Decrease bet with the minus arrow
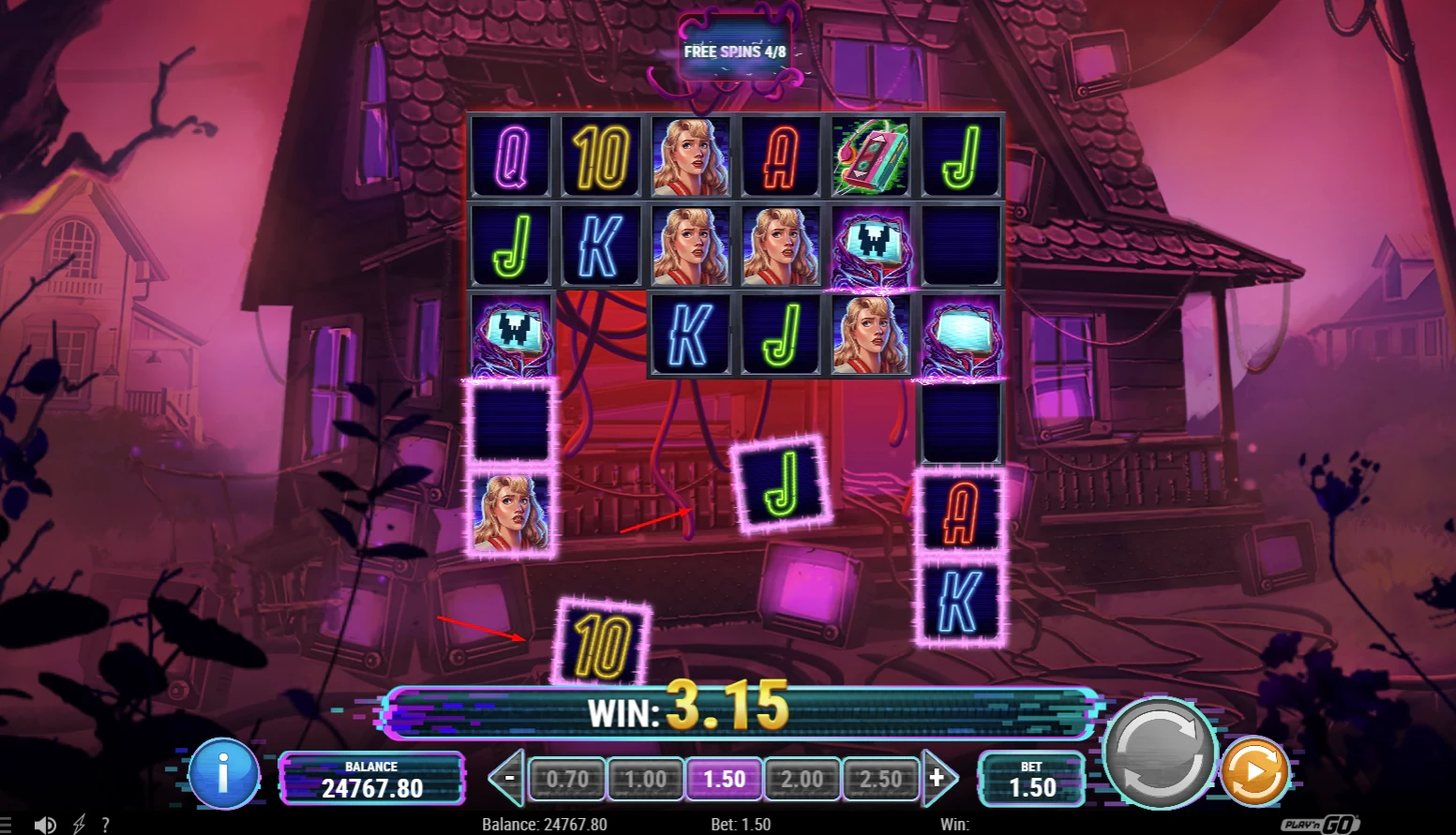 point(509,777)
